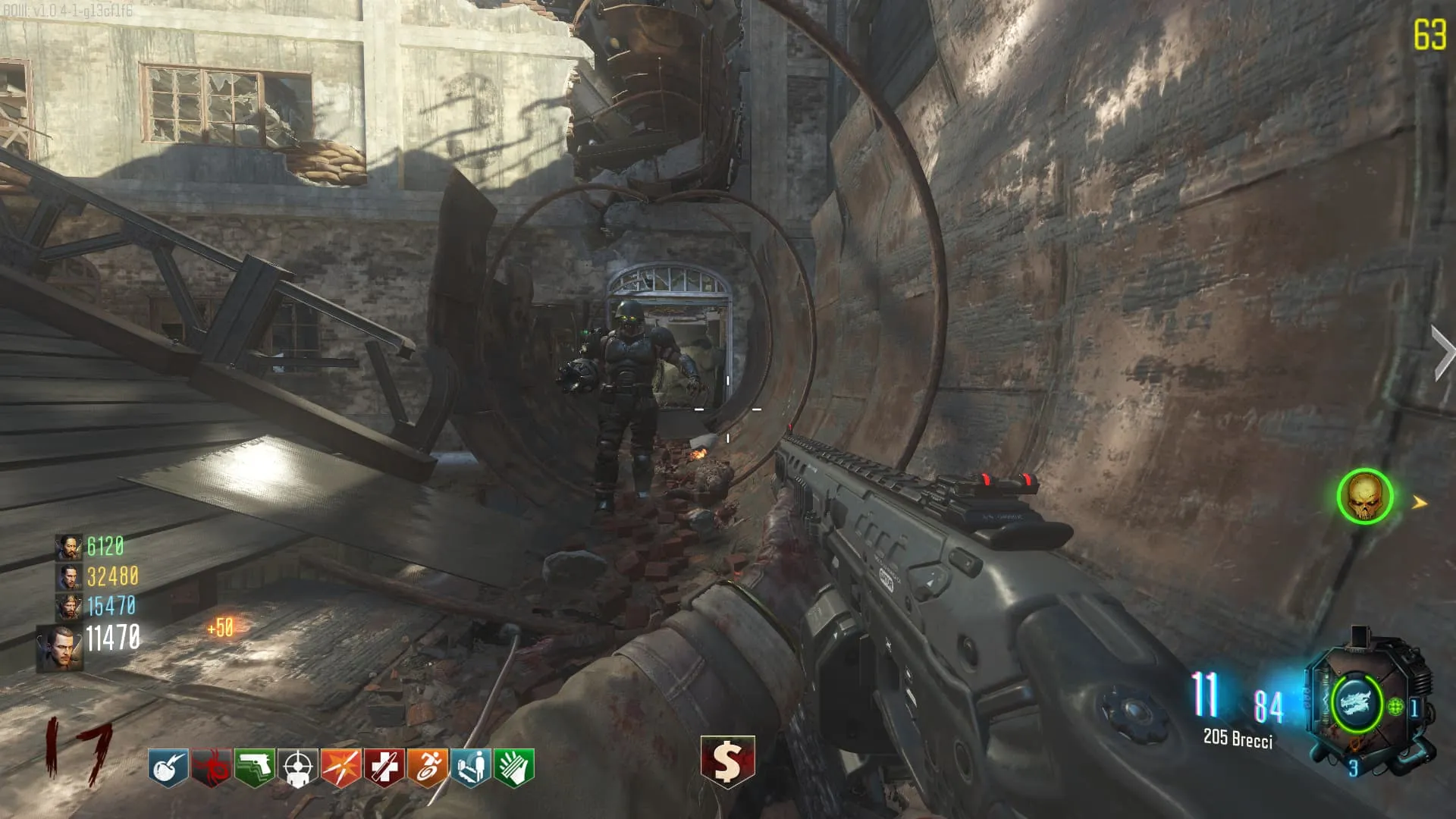The height and width of the screenshot is (819, 1456).
Task: Click the dollar sign power-up icon
Action: (x=727, y=761)
